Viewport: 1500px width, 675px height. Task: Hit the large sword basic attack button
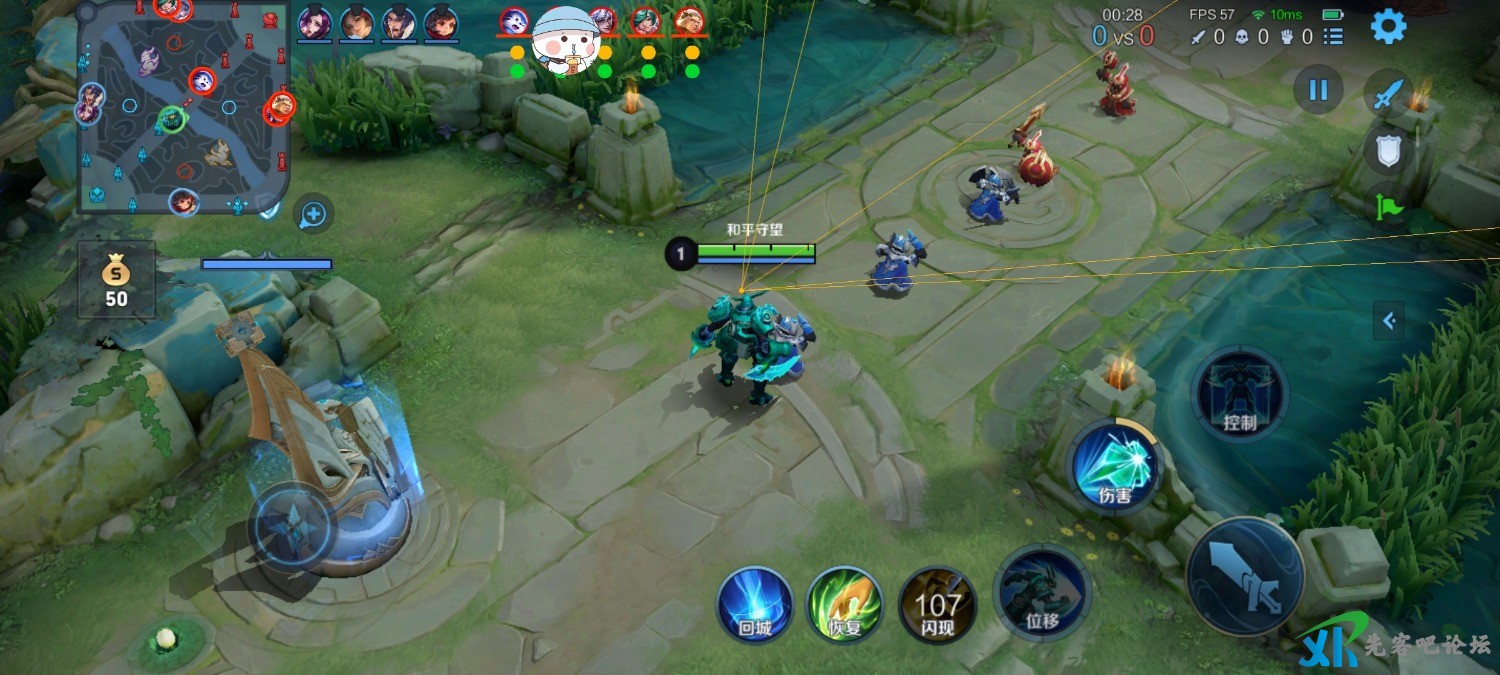click(1245, 577)
